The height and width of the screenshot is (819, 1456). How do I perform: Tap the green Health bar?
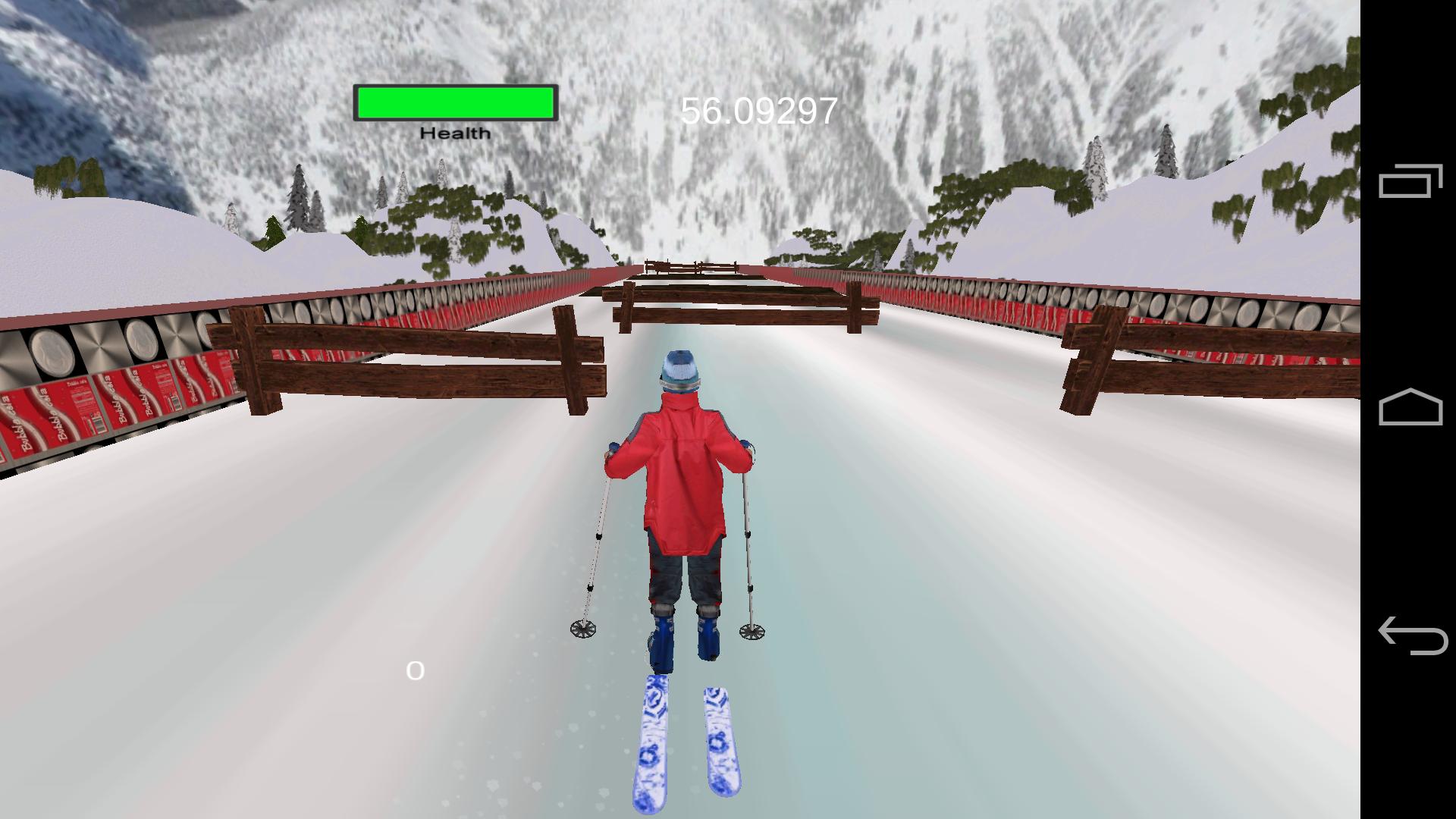click(453, 102)
